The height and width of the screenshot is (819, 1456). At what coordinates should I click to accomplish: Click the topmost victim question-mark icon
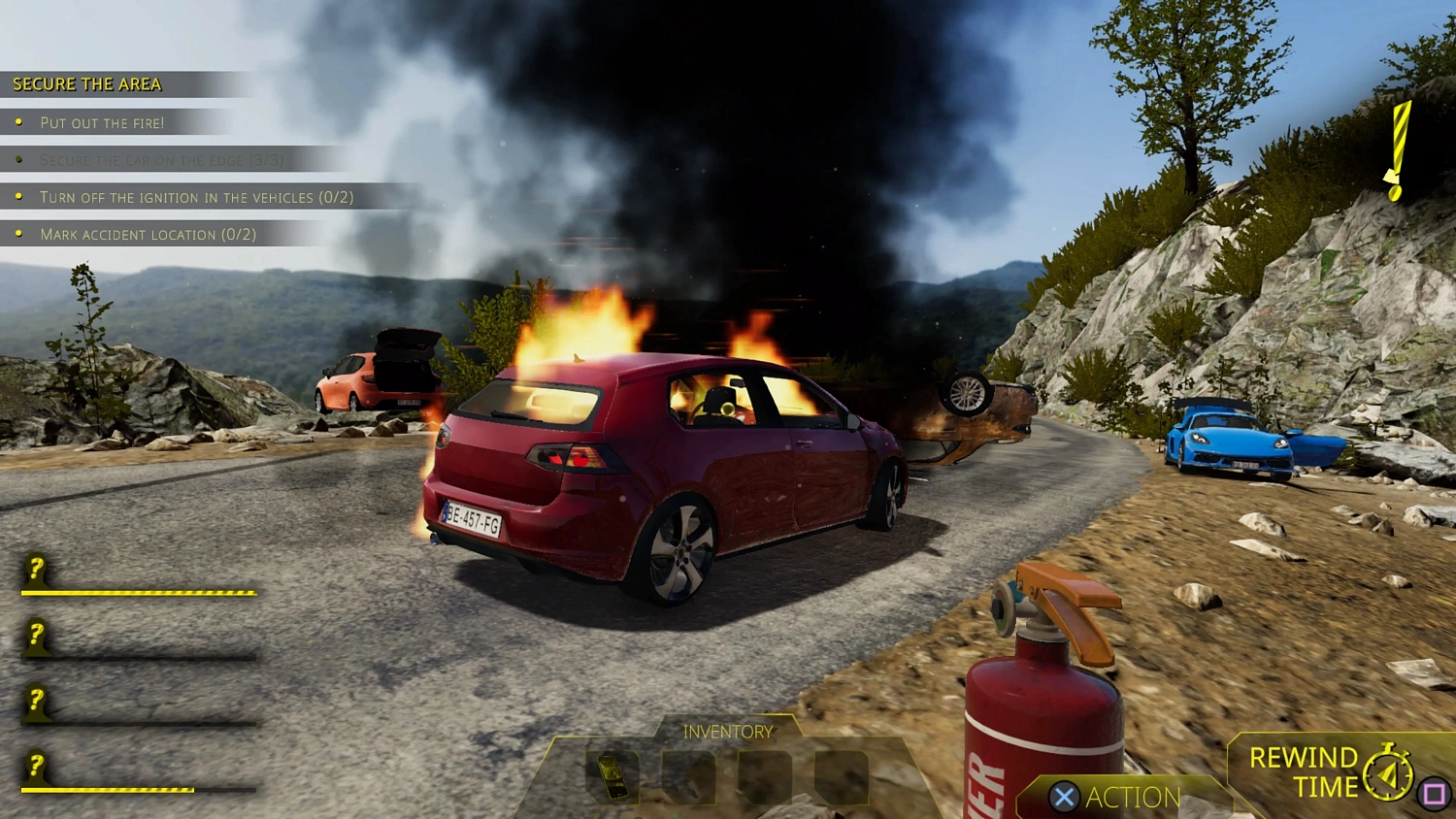point(35,567)
